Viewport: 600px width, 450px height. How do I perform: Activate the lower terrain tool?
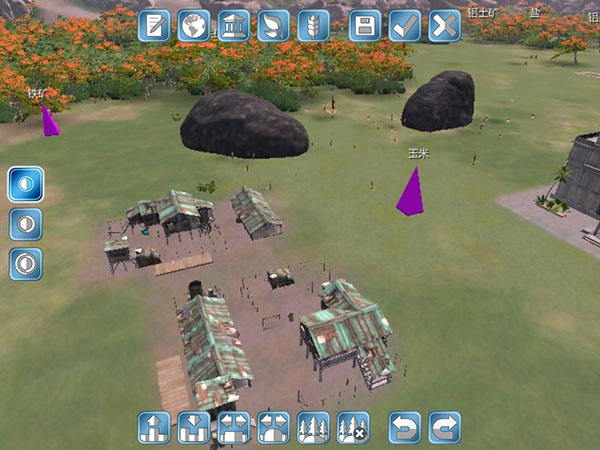[x=194, y=427]
